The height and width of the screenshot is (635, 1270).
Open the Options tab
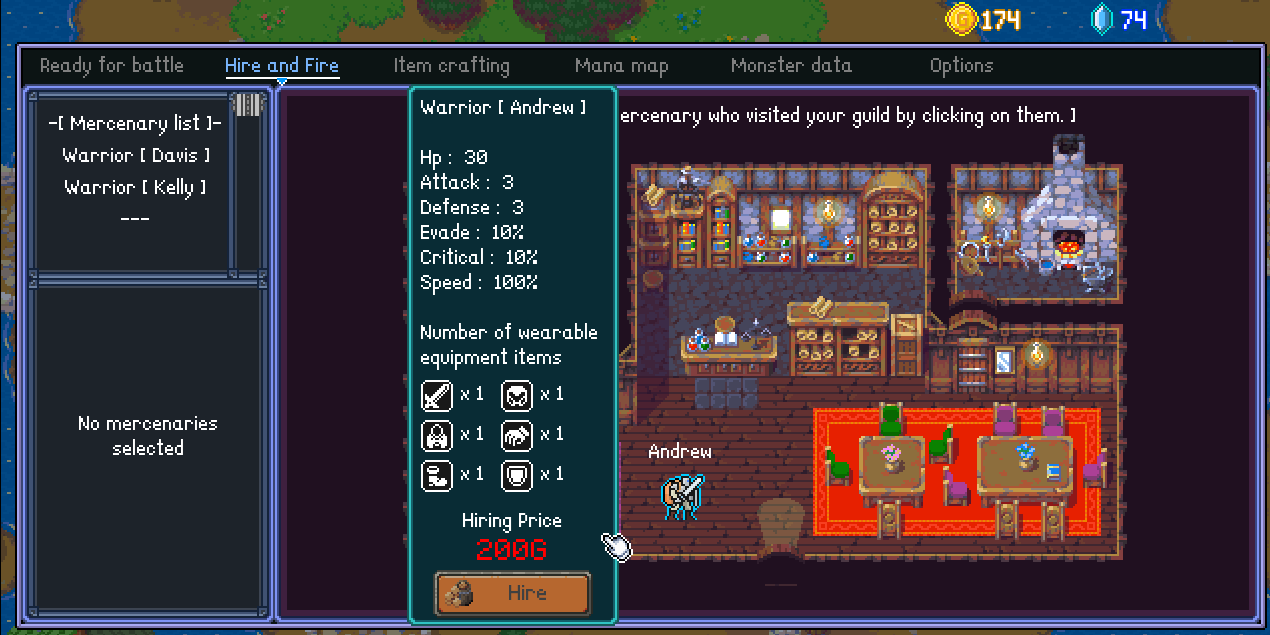click(961, 66)
